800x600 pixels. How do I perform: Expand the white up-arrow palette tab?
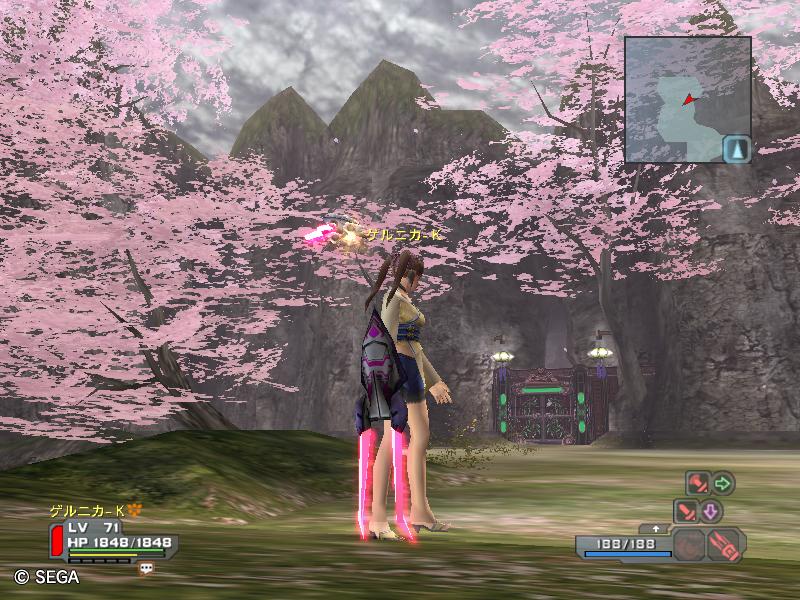[656, 528]
